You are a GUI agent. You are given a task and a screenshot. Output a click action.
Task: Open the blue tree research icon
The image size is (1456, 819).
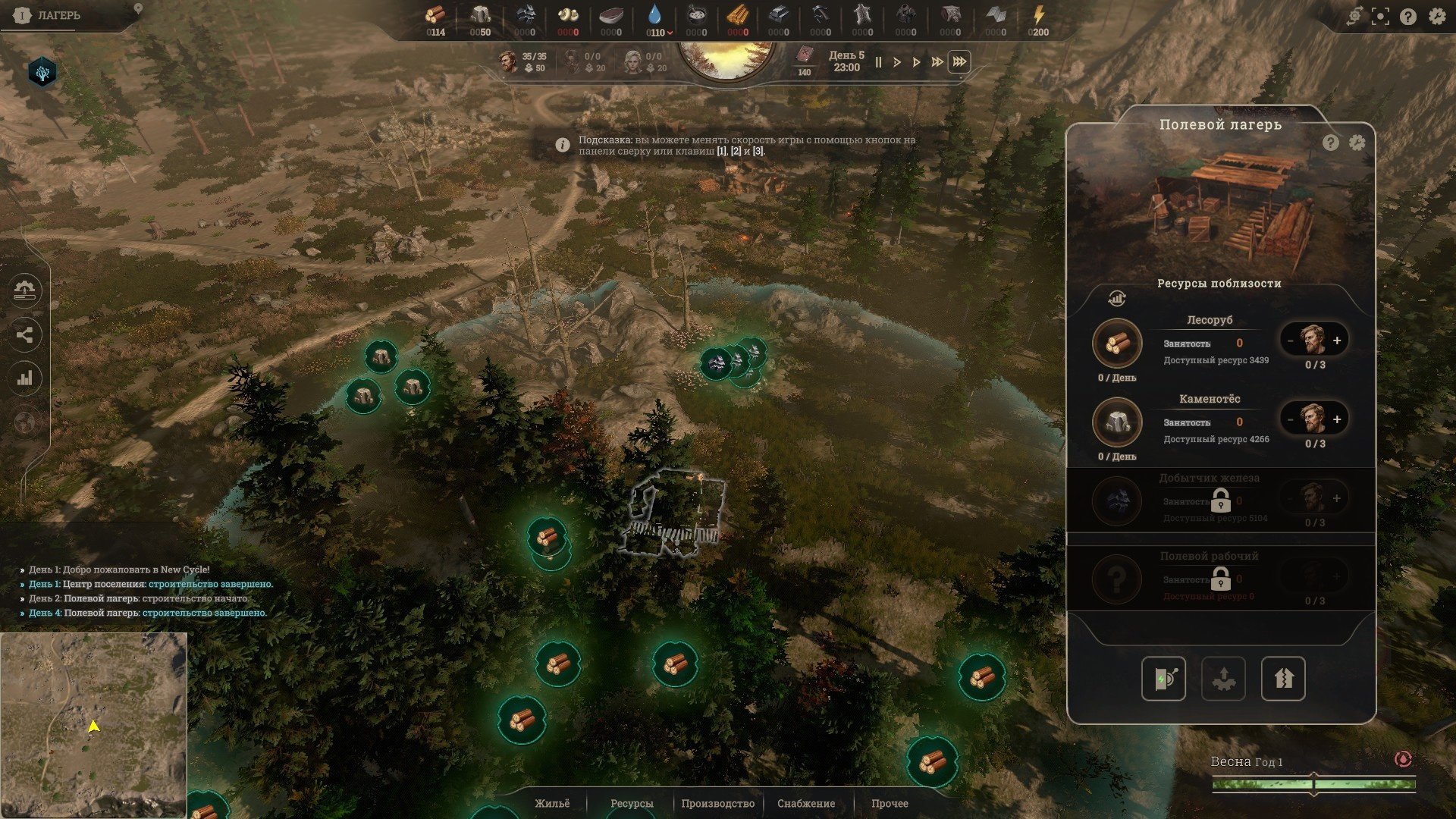[42, 73]
